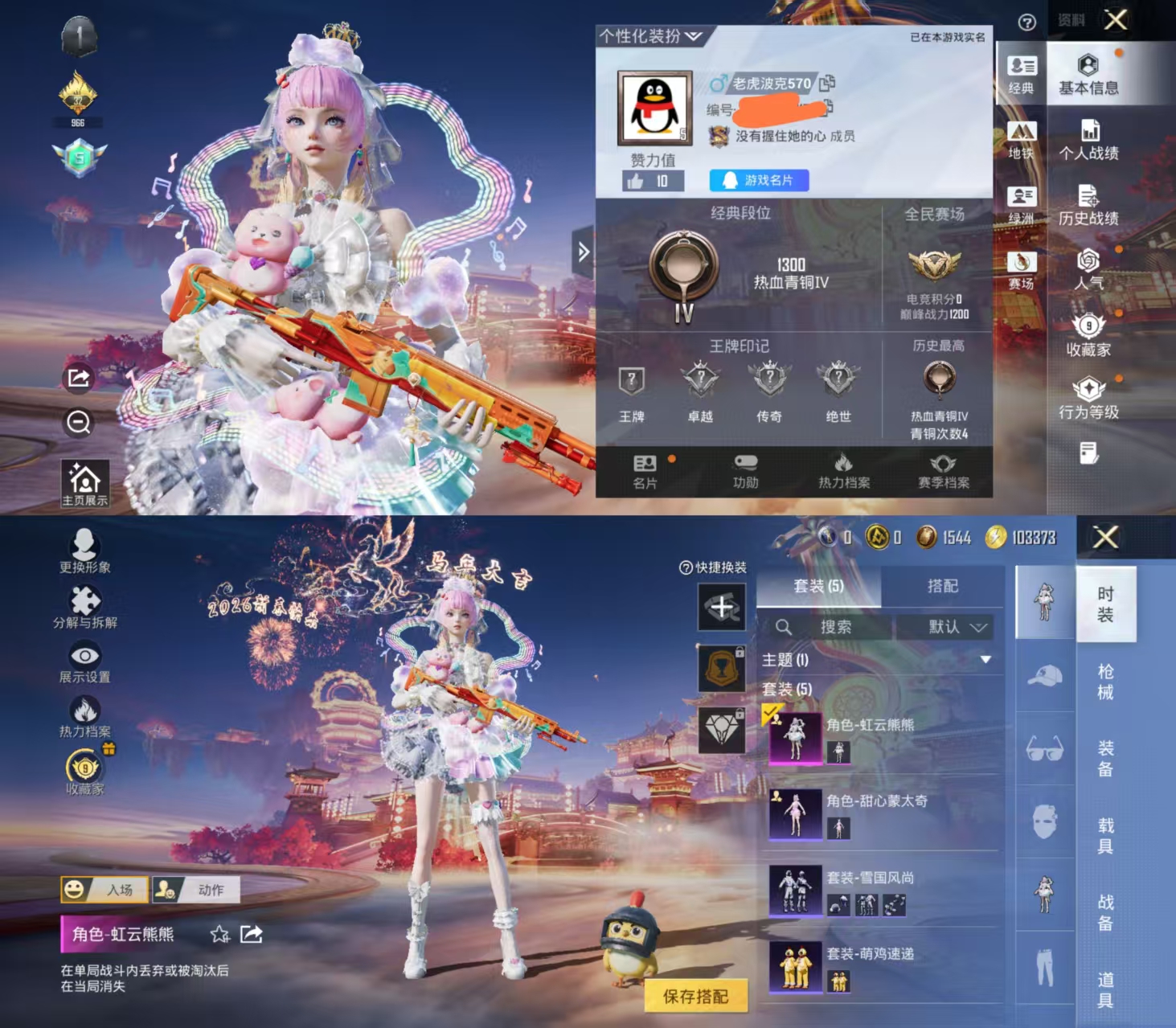Switch to the 枪械 category tab
The height and width of the screenshot is (1028, 1176).
[1106, 682]
